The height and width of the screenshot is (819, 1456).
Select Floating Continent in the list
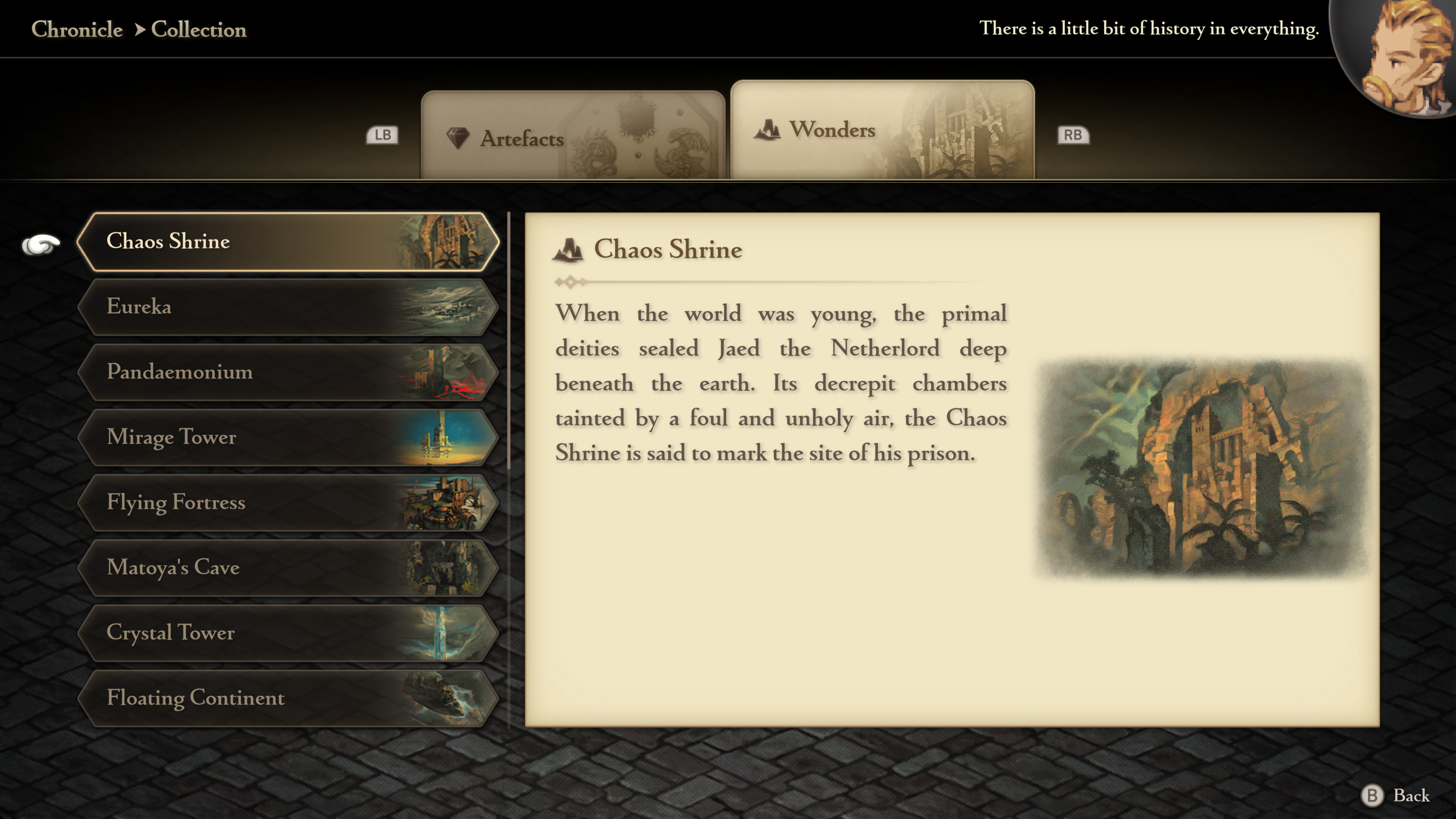point(288,698)
